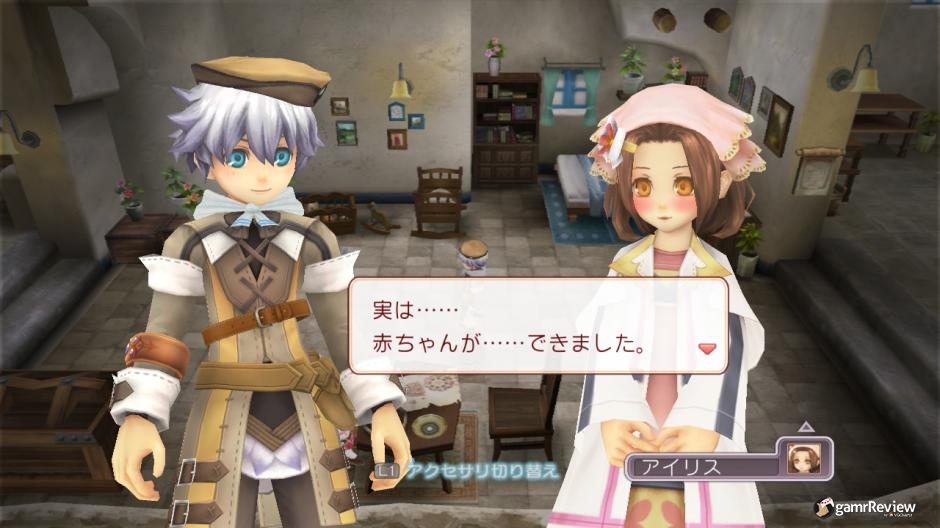This screenshot has height=528, width=940.
Task: Click the アイリス speaker portrait thumbnail
Action: 802,457
